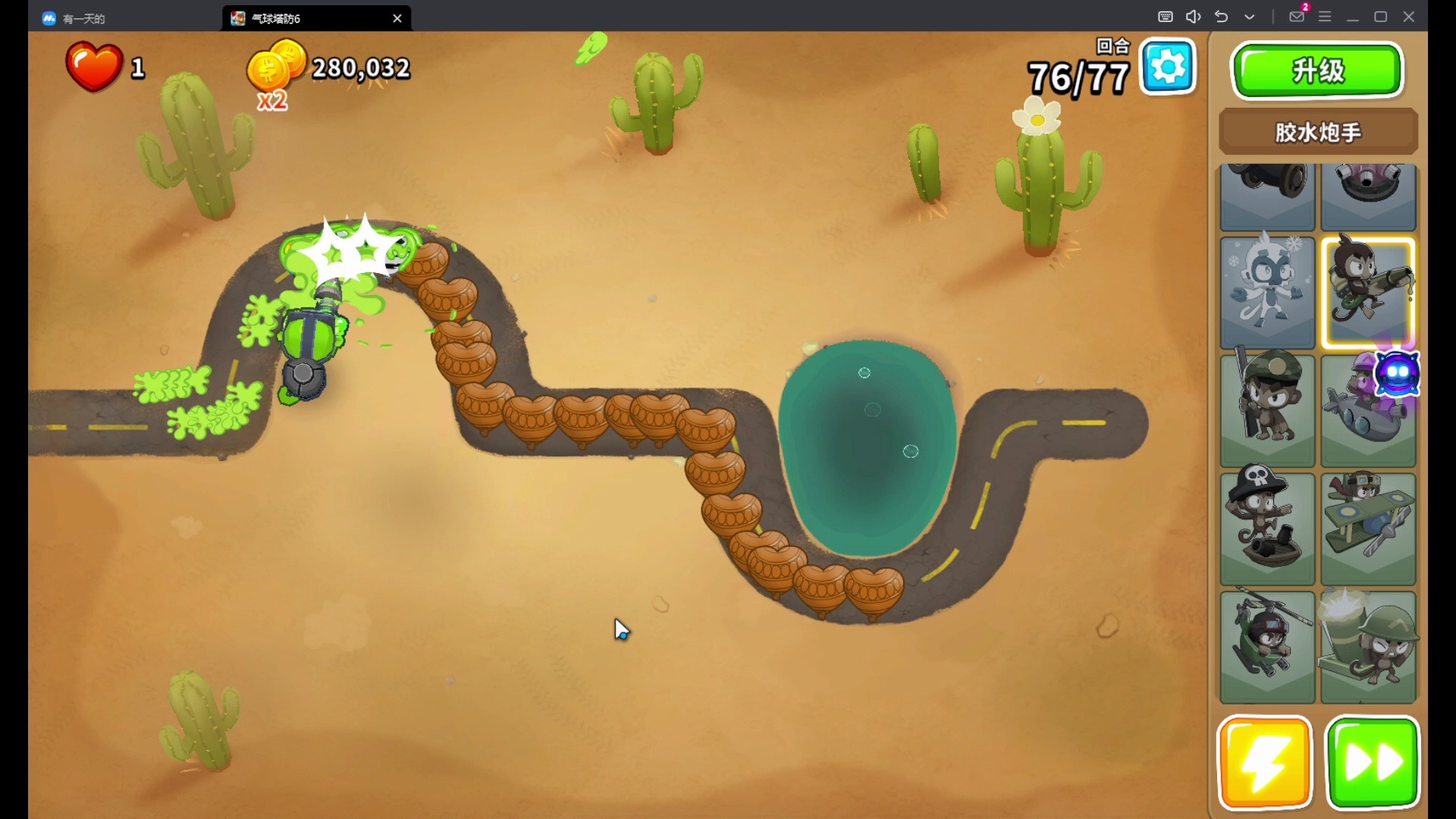Click the green 升级 upgrade button
Viewport: 1456px width, 819px height.
click(1318, 71)
